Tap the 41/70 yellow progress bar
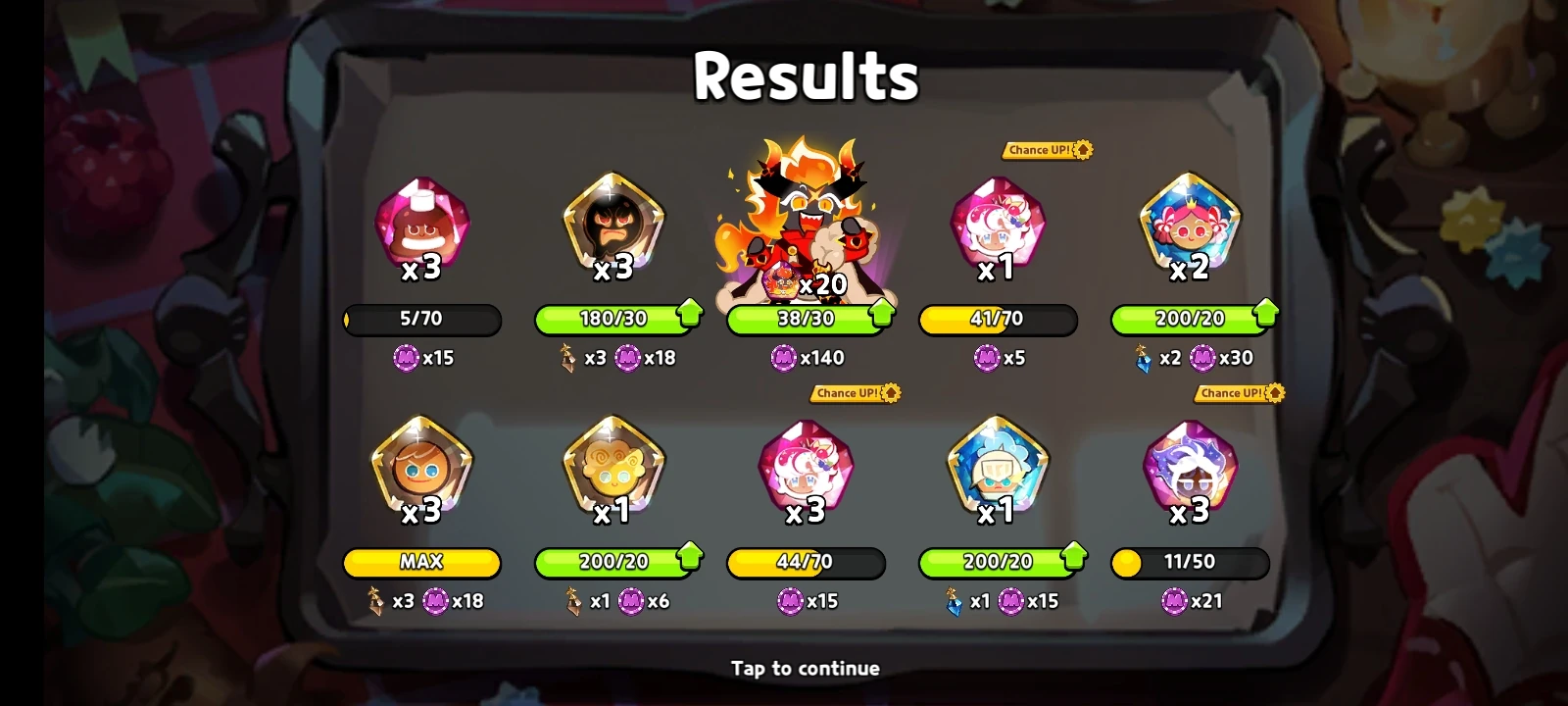Screen dimensions: 1568x706 [x=998, y=321]
